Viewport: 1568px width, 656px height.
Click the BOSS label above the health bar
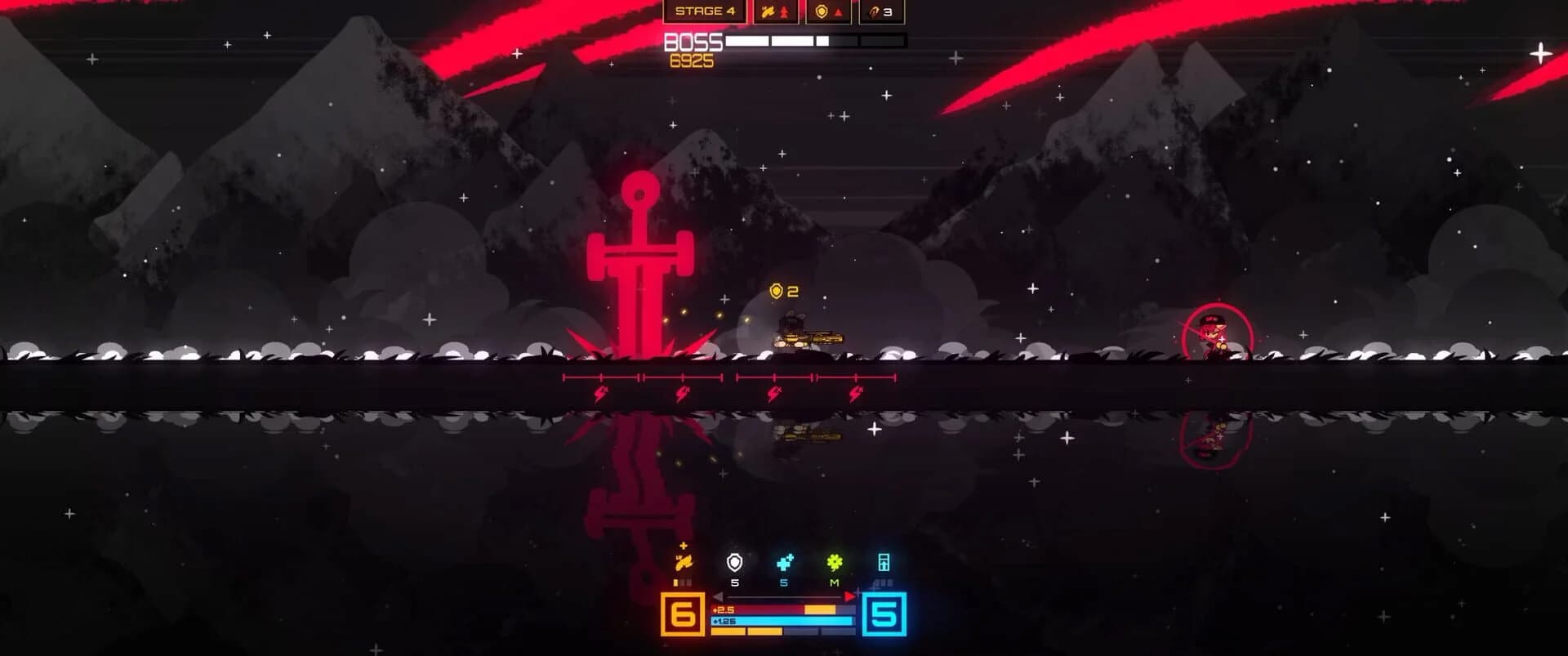[693, 41]
